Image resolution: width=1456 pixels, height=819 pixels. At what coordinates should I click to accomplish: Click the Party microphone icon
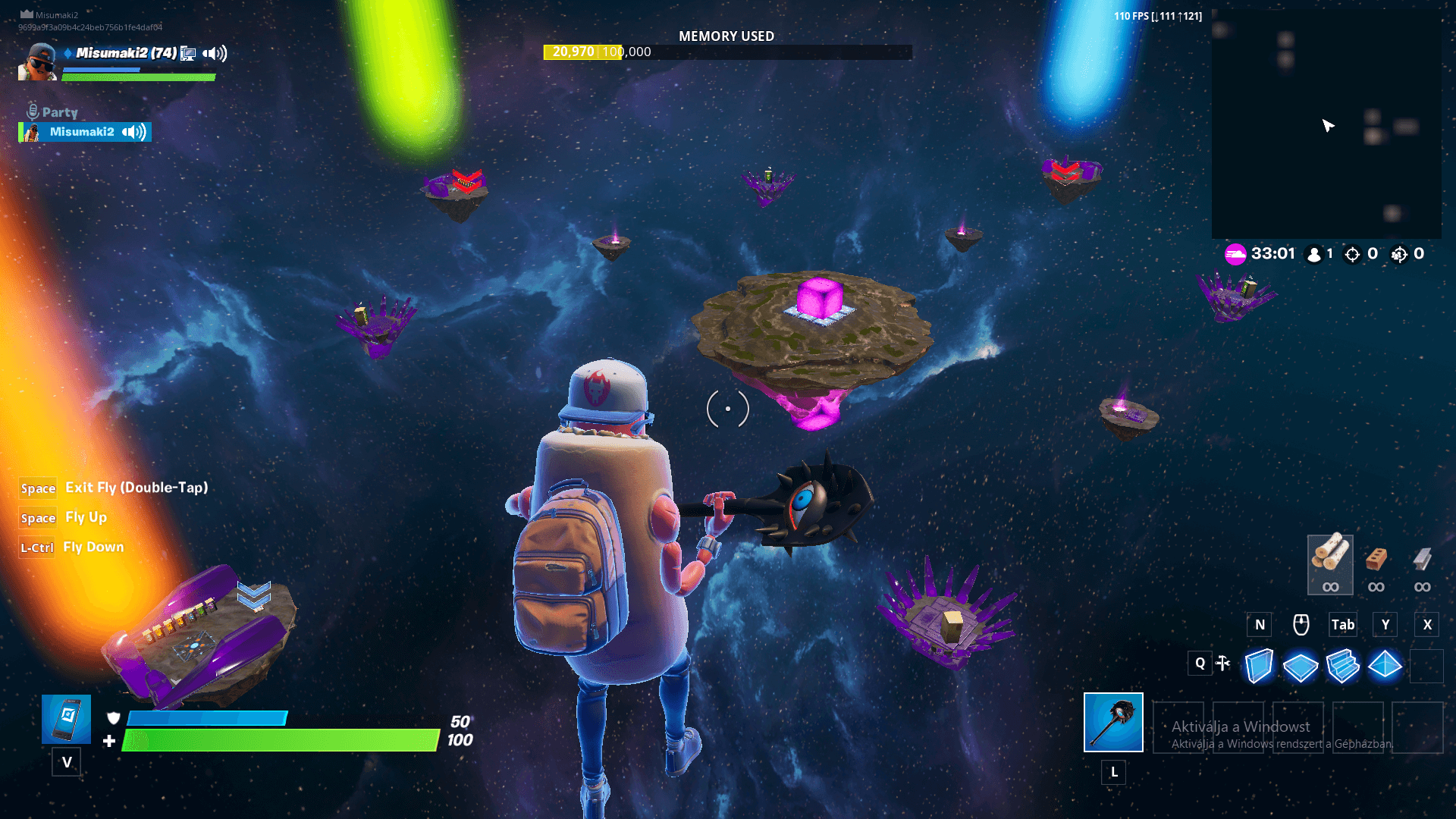(33, 111)
